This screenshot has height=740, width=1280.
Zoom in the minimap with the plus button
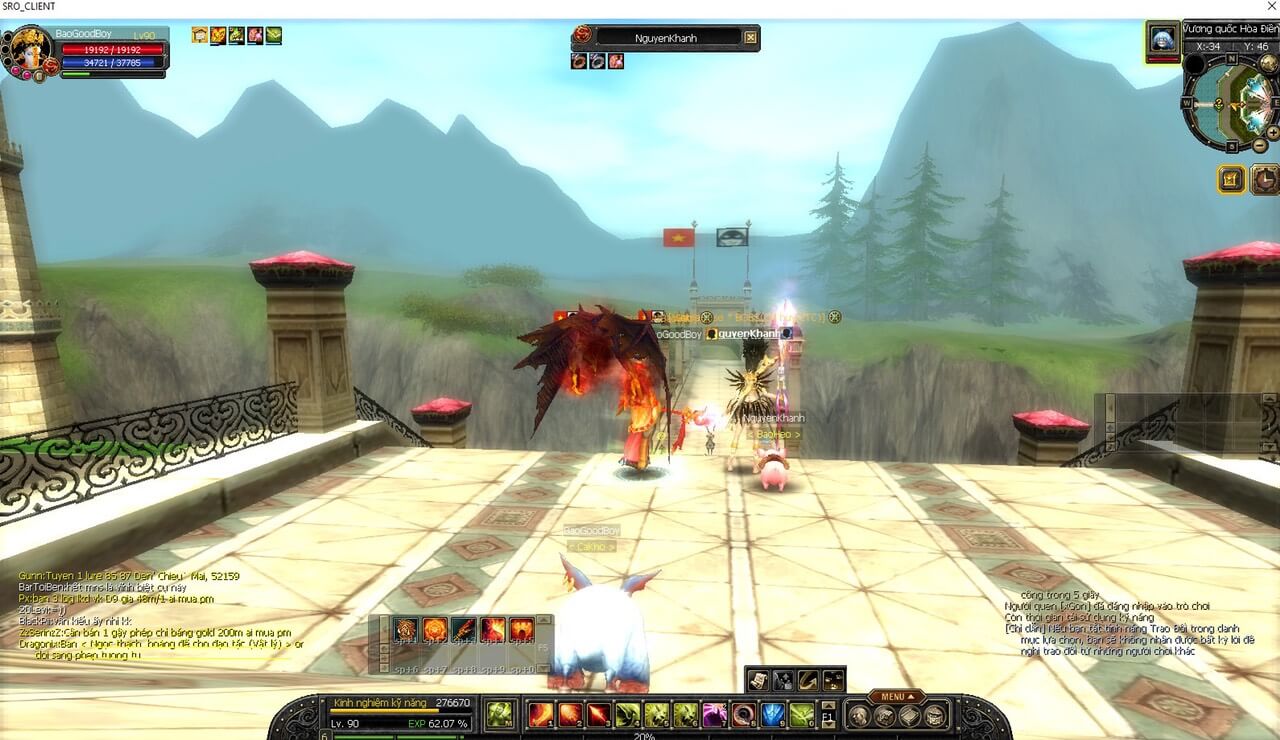(1273, 132)
